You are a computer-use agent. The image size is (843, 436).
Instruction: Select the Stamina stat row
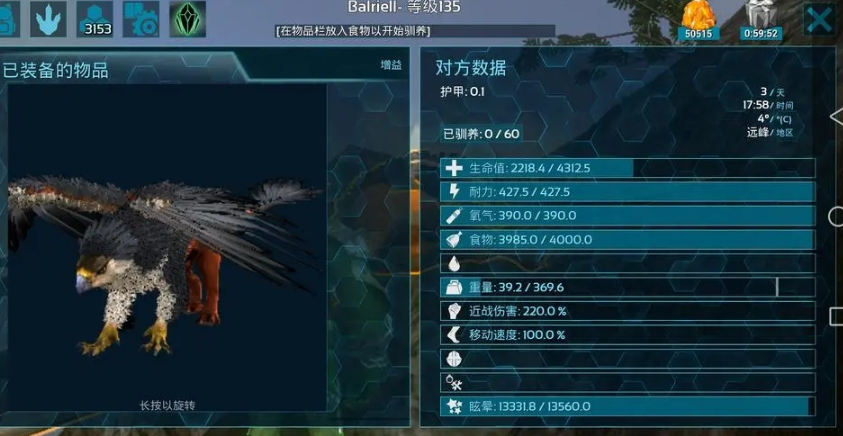627,192
